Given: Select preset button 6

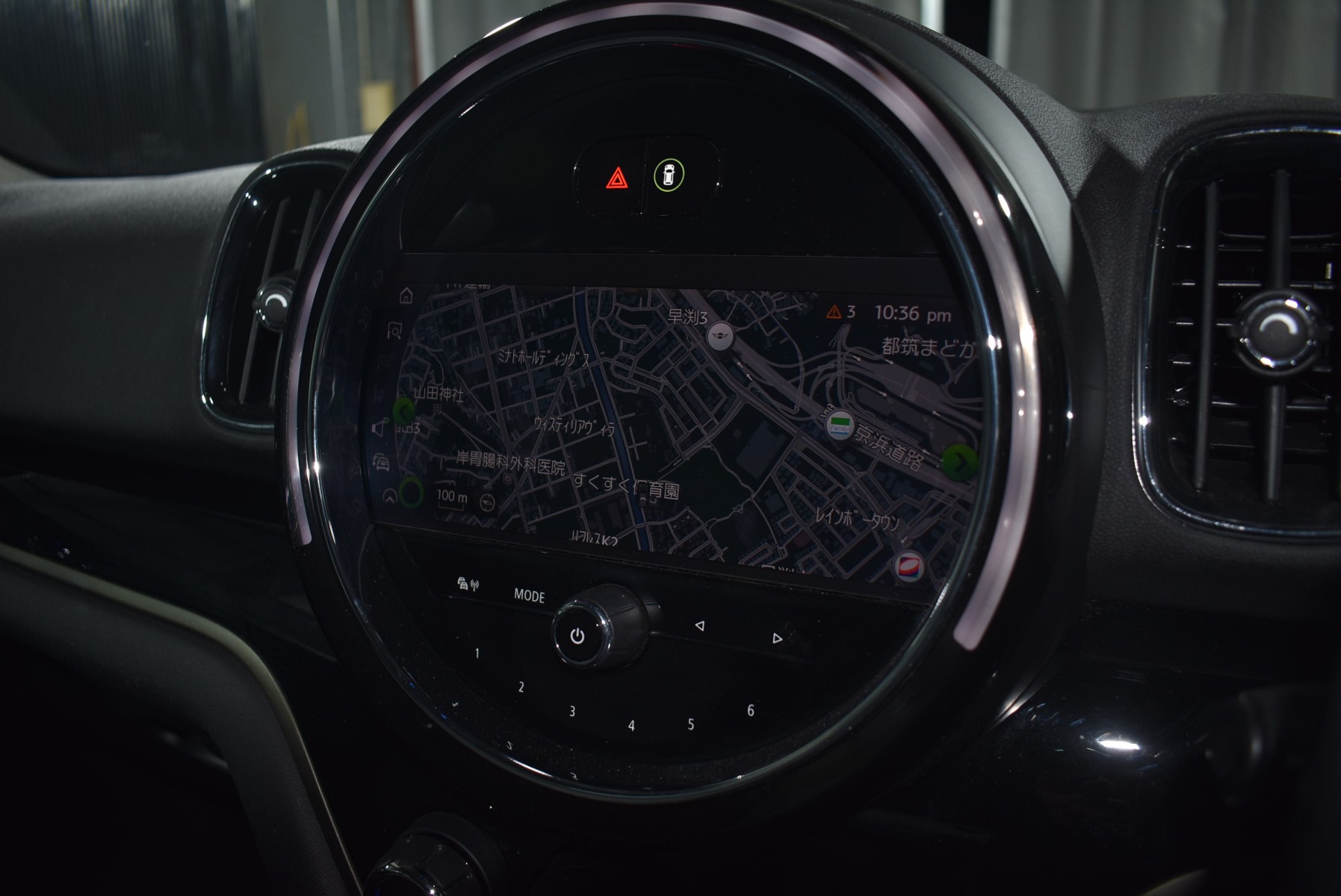Looking at the screenshot, I should 751,710.
